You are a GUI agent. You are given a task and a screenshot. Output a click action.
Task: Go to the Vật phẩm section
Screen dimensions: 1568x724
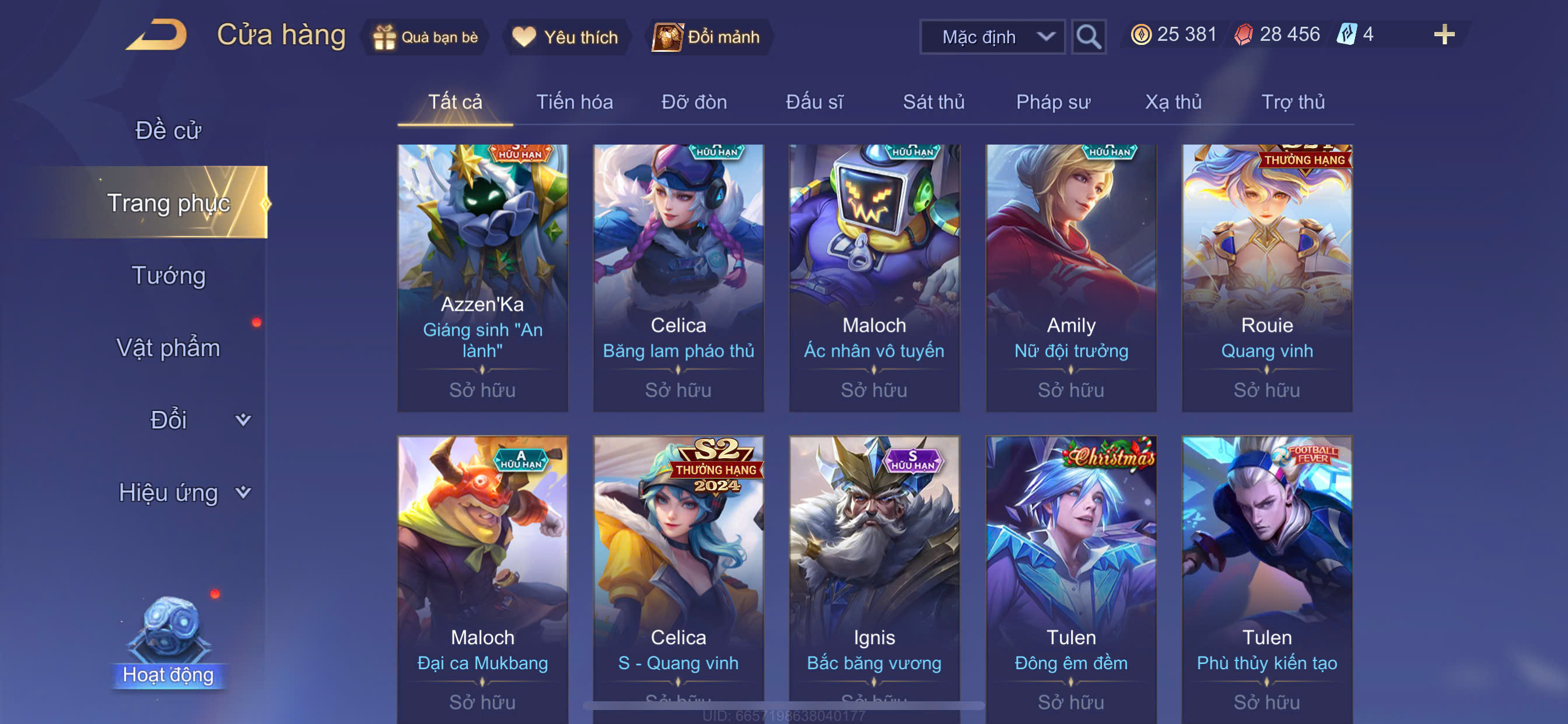(168, 348)
